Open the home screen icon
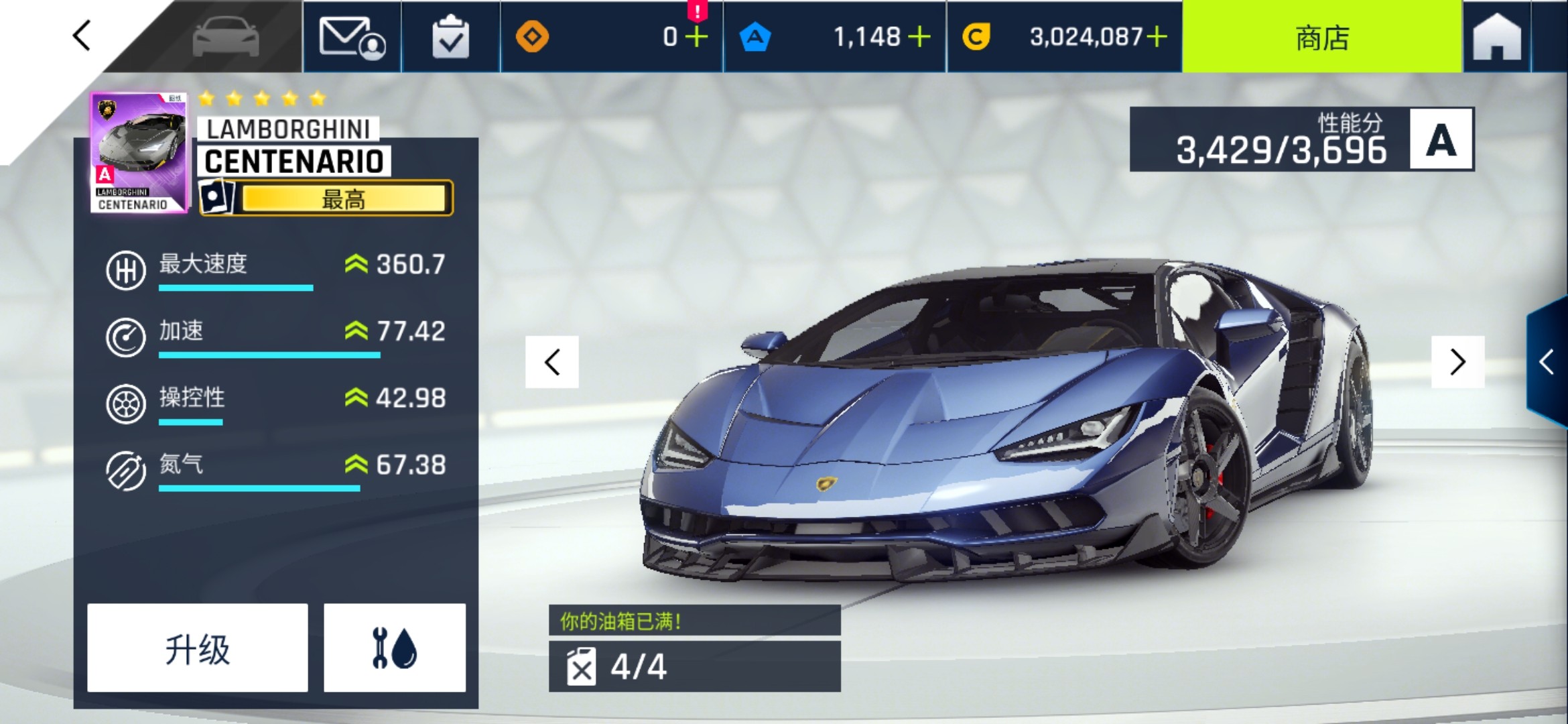This screenshot has width=1568, height=724. [x=1499, y=38]
